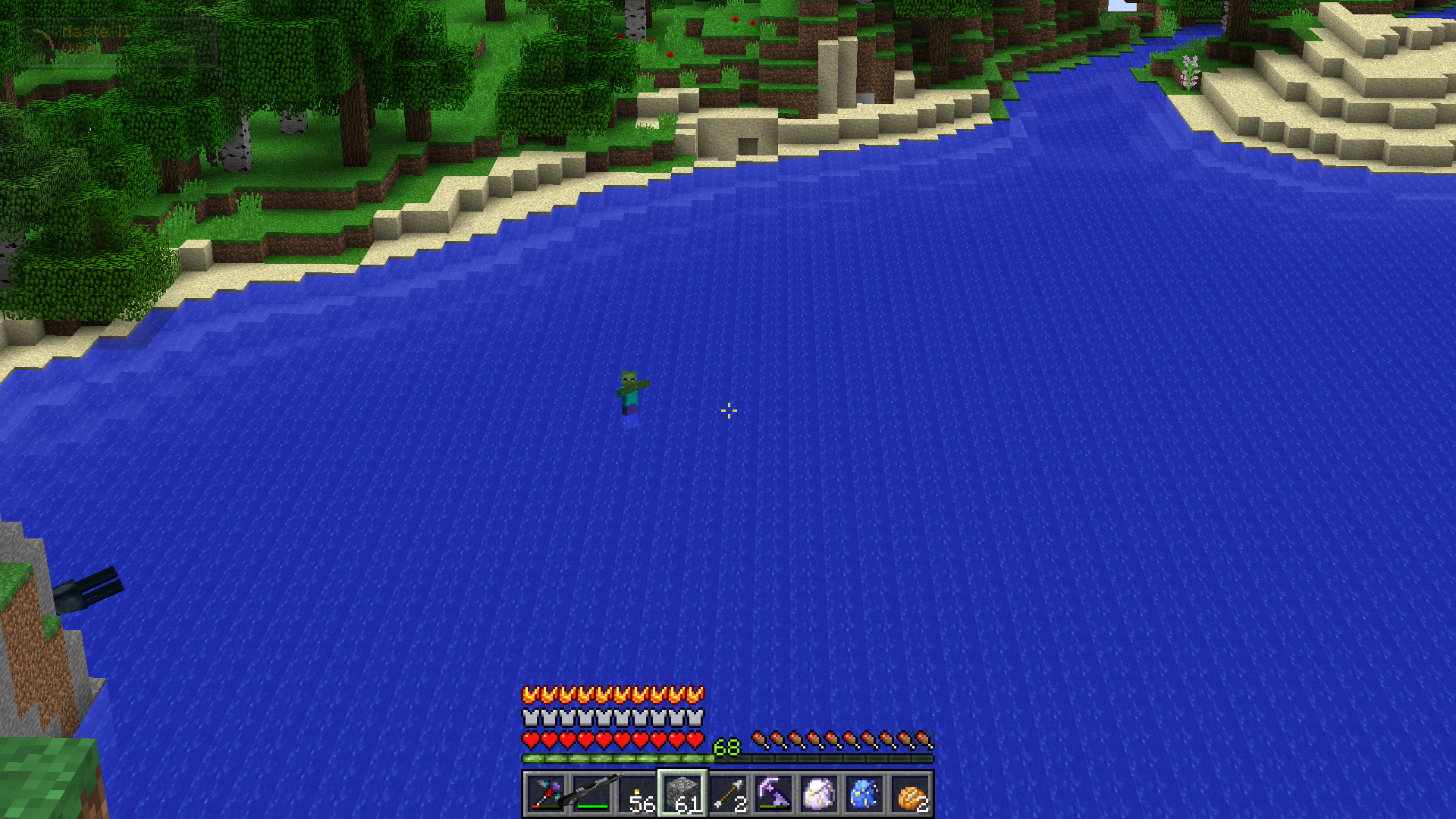Select the arrows slot in the hotbar

728,794
